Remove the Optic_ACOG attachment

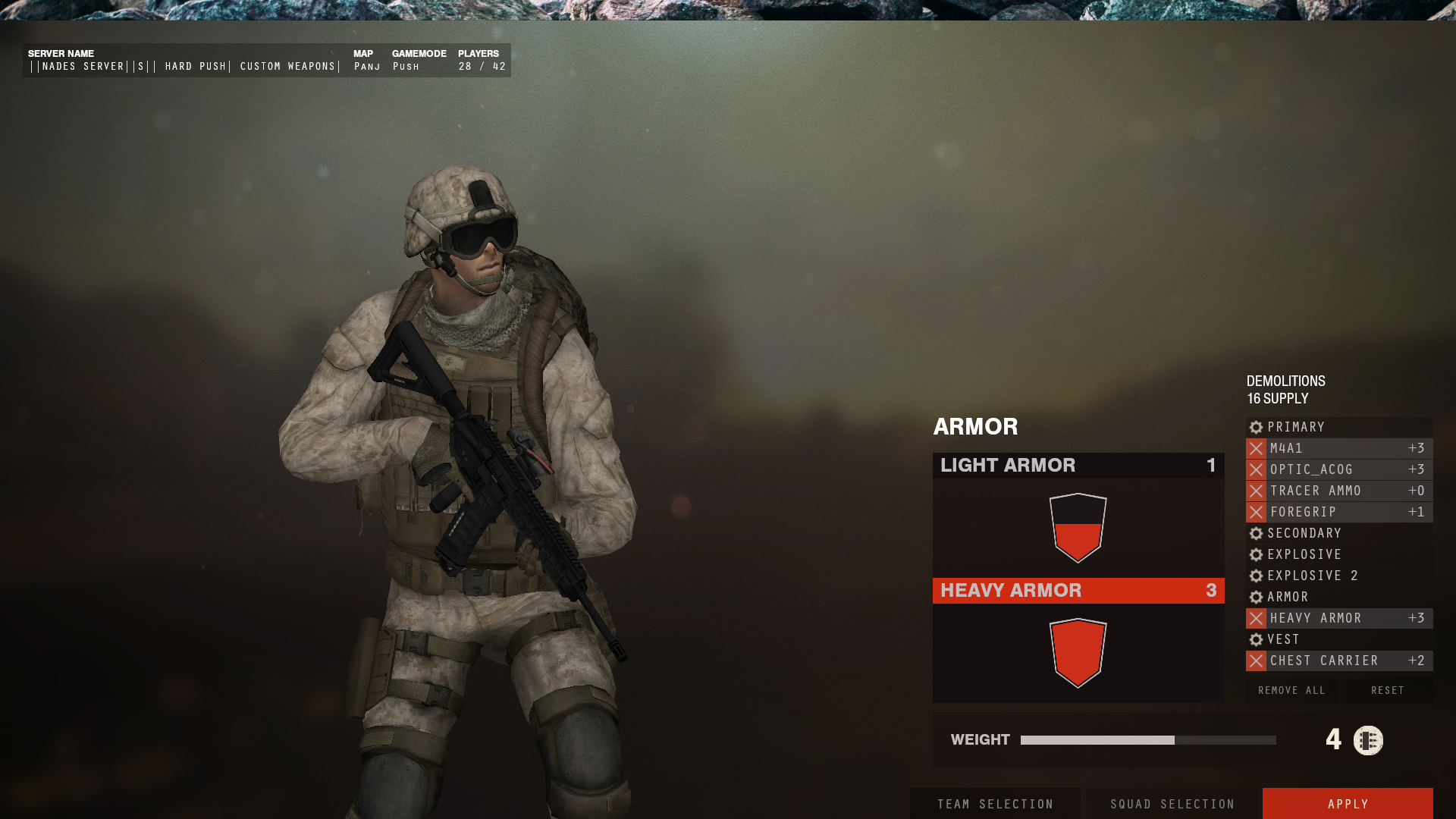1256,469
